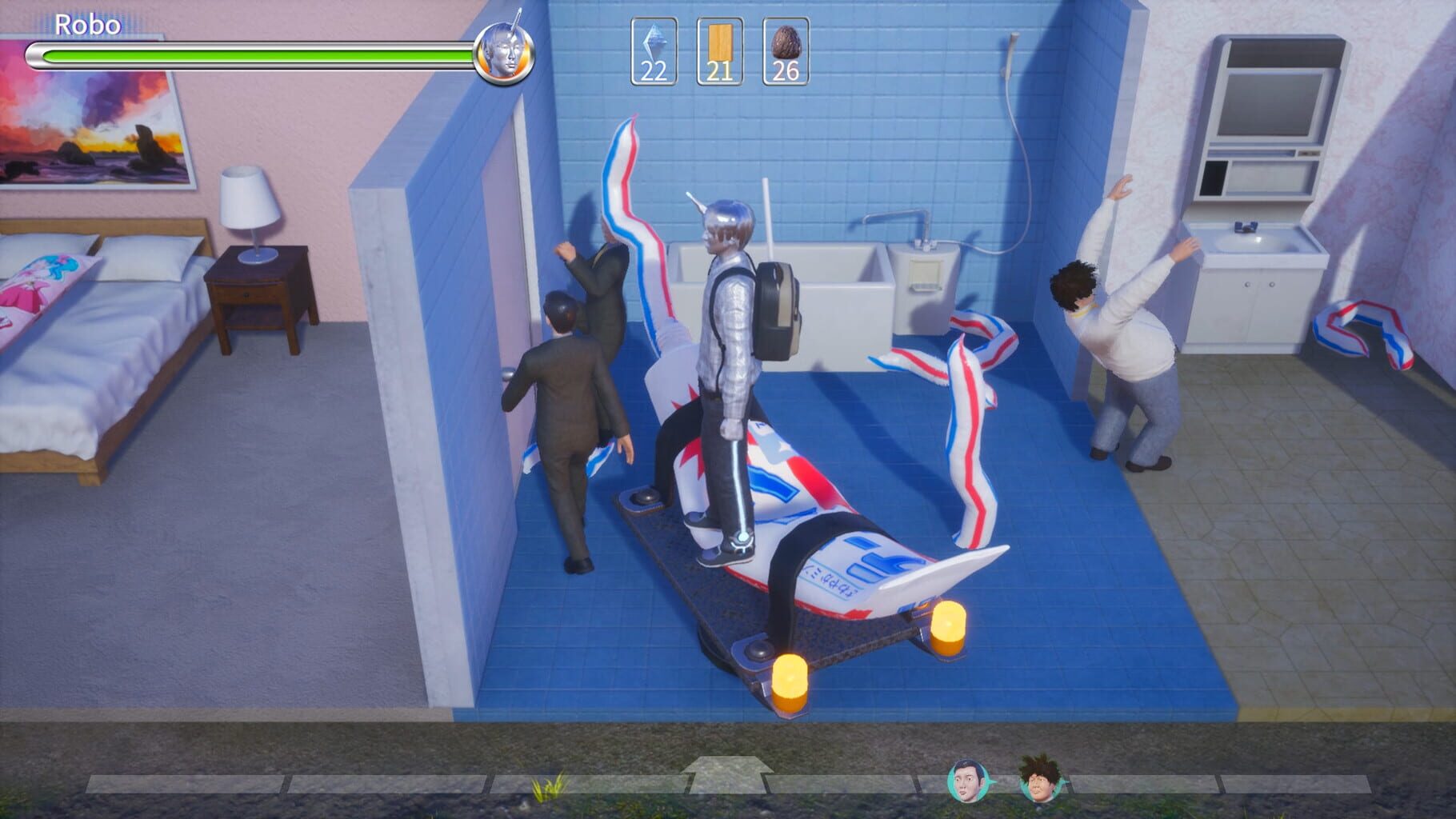Select the crystal shard item showing 22
The image size is (1456, 819).
tap(653, 50)
